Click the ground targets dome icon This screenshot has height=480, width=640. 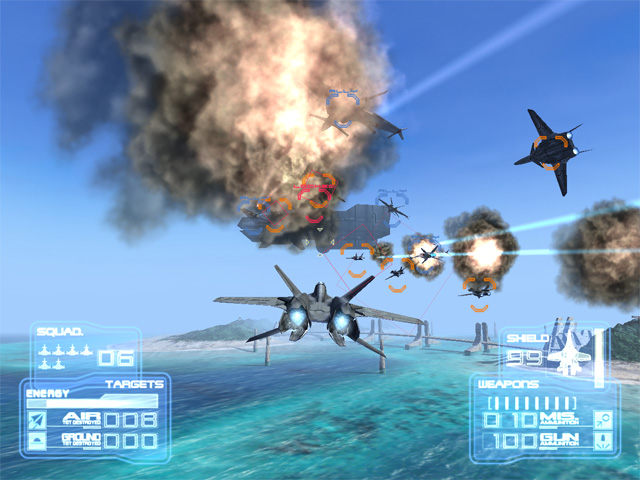37,440
